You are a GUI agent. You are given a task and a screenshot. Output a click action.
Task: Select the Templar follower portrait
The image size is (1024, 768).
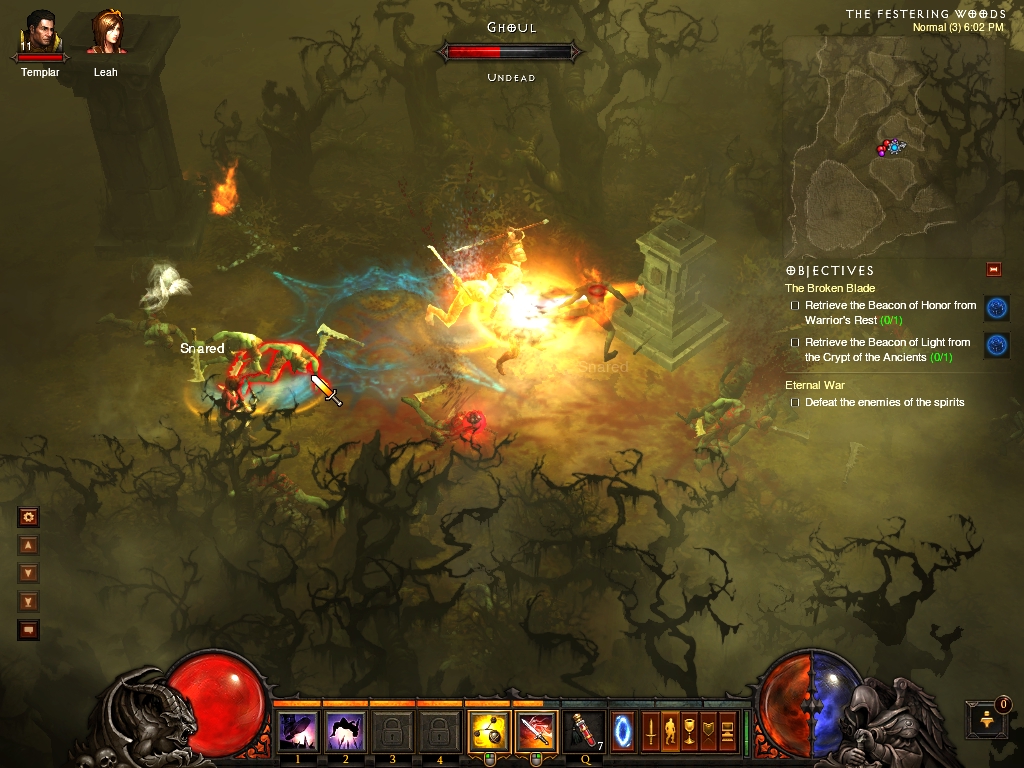point(40,33)
